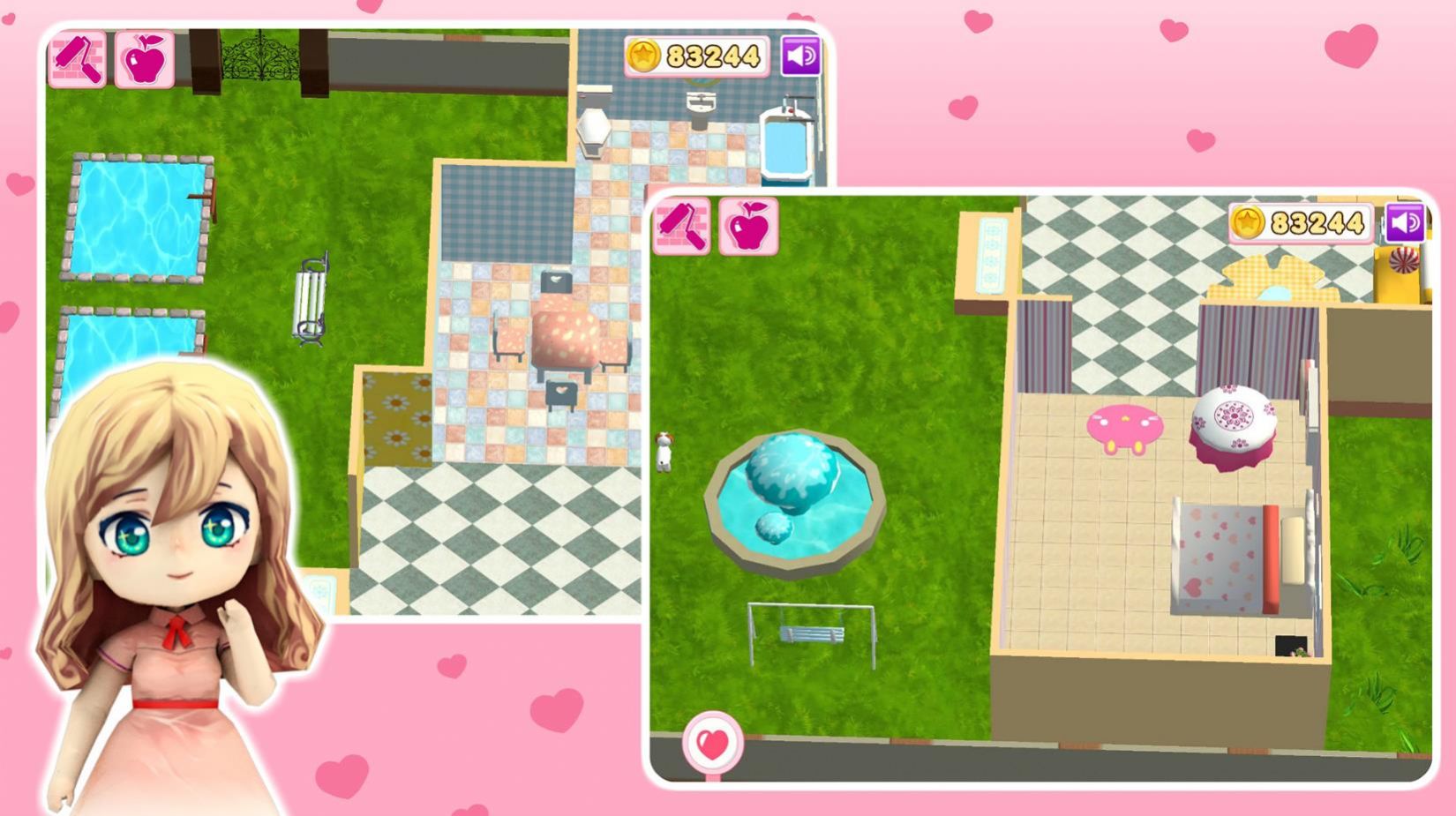Select the paint roller tool in left screenshot
The width and height of the screenshot is (1456, 816).
(78, 57)
